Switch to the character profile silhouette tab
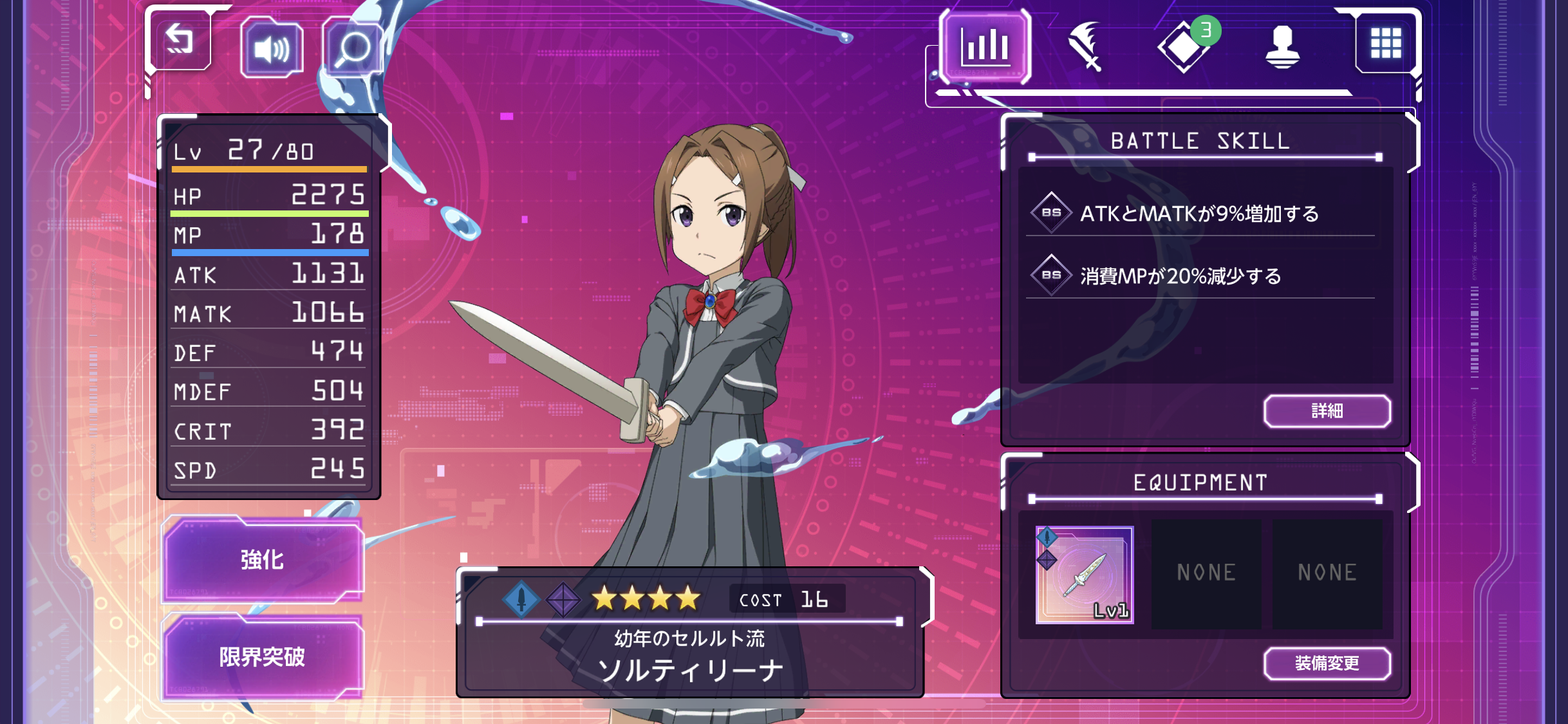The height and width of the screenshot is (724, 1568). coord(1282,46)
